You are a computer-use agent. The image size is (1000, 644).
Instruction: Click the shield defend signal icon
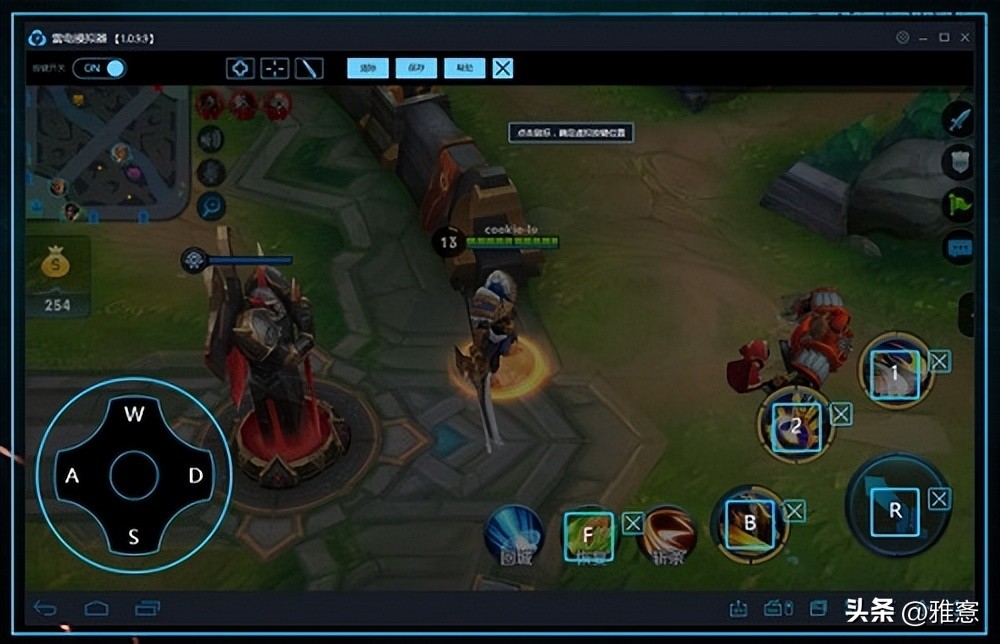click(958, 161)
